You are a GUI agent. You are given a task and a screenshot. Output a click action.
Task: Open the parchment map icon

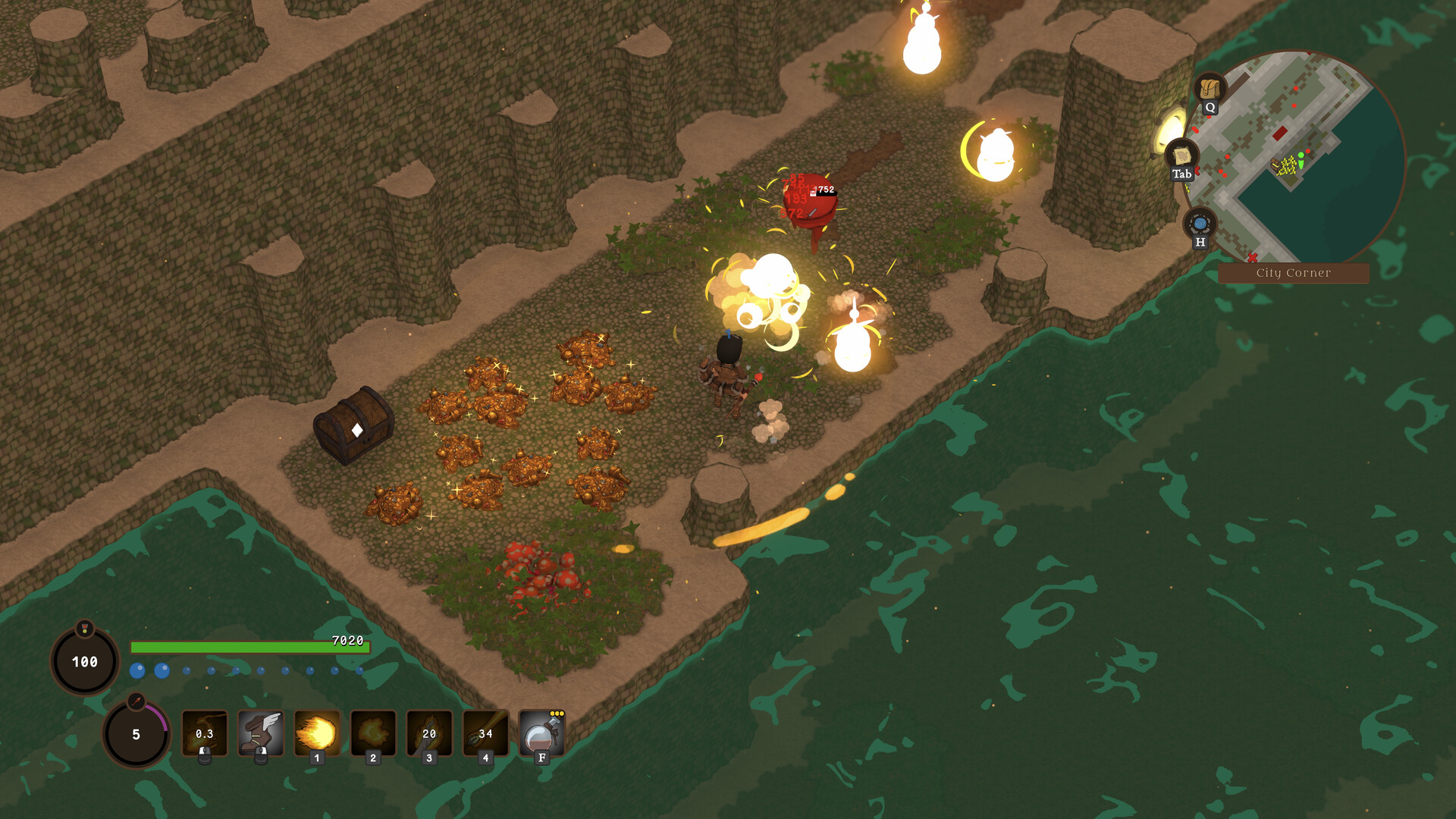click(1181, 156)
